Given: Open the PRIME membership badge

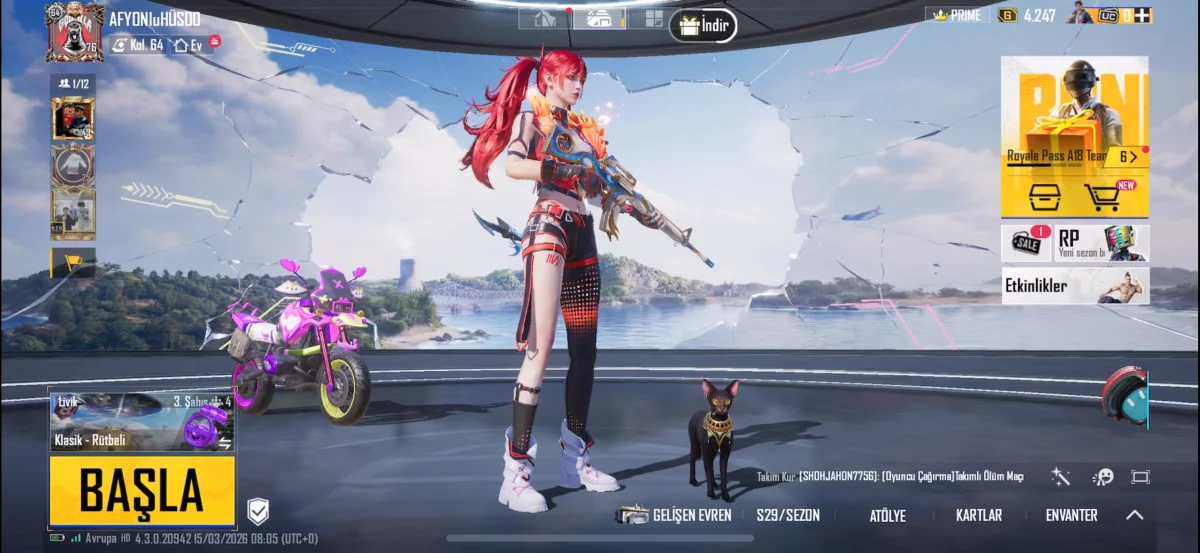Looking at the screenshot, I should [957, 15].
